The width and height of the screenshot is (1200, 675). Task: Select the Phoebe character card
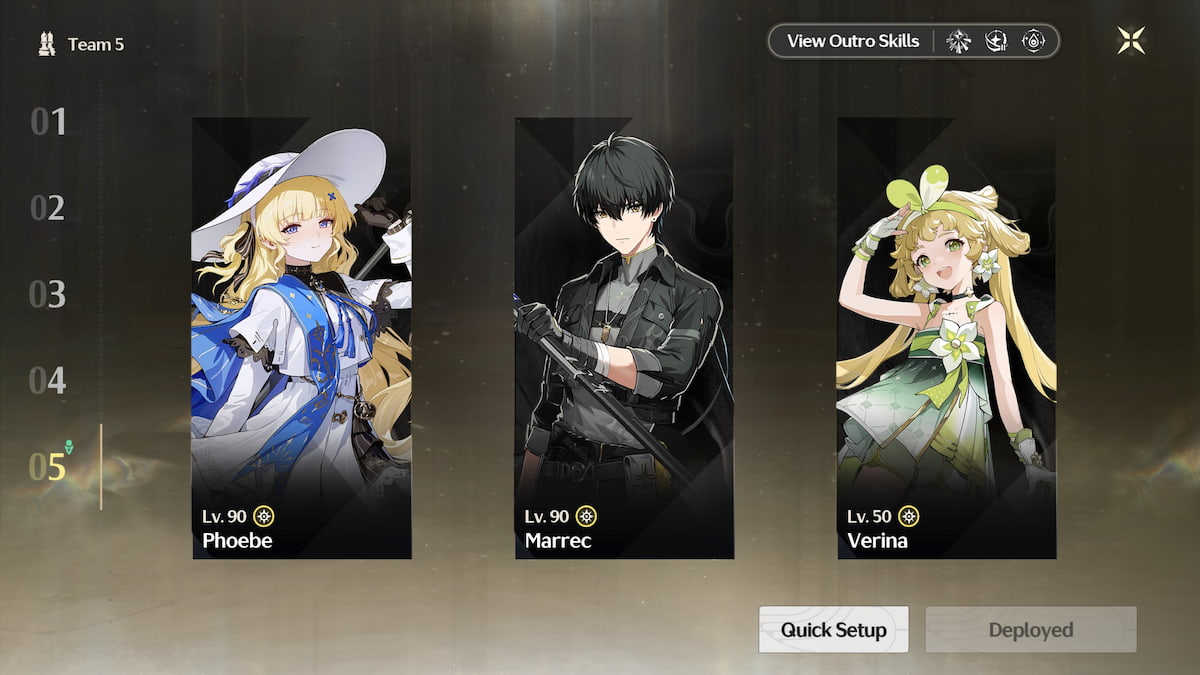point(301,338)
